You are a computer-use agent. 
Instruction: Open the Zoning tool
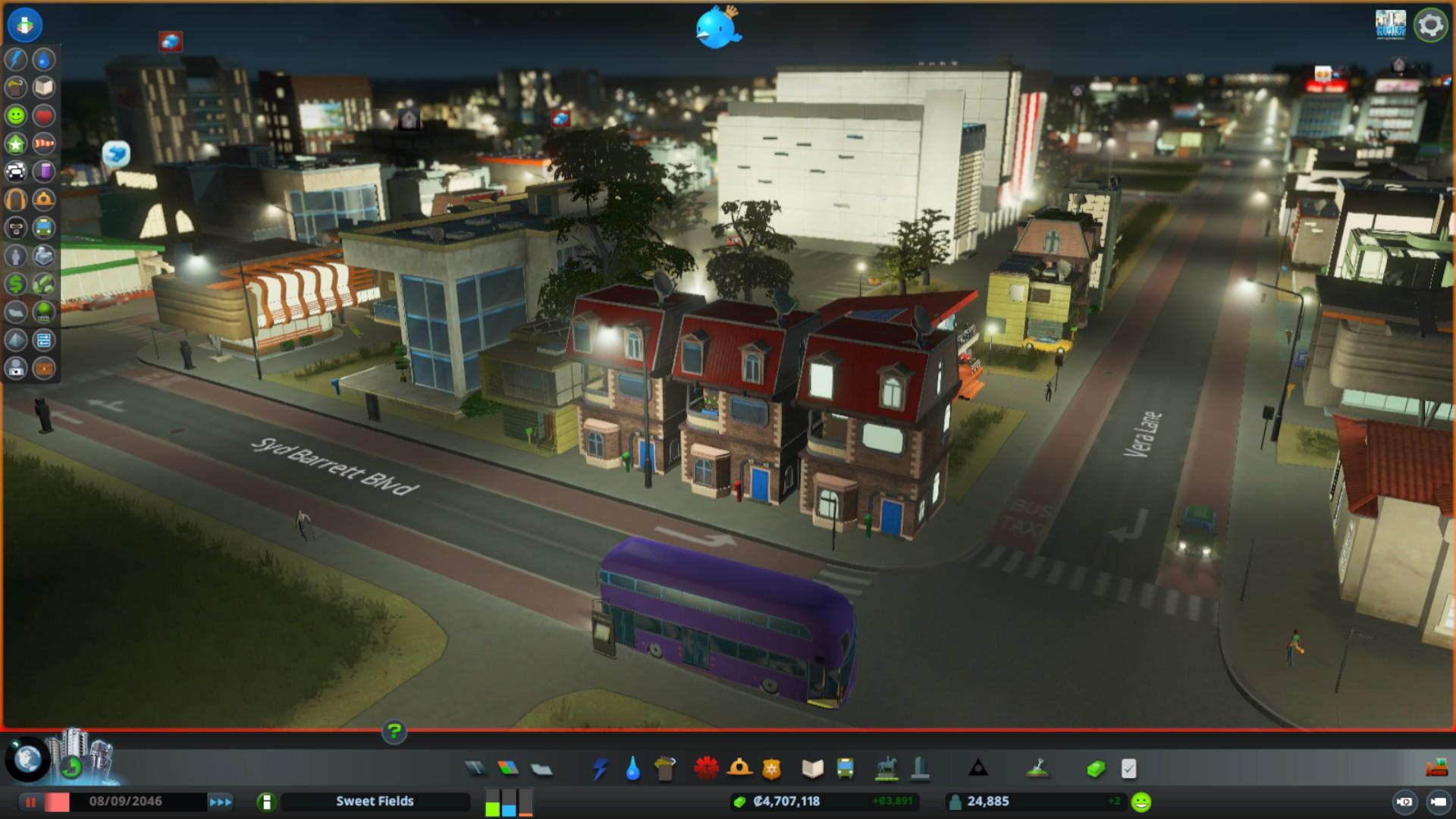[x=508, y=769]
